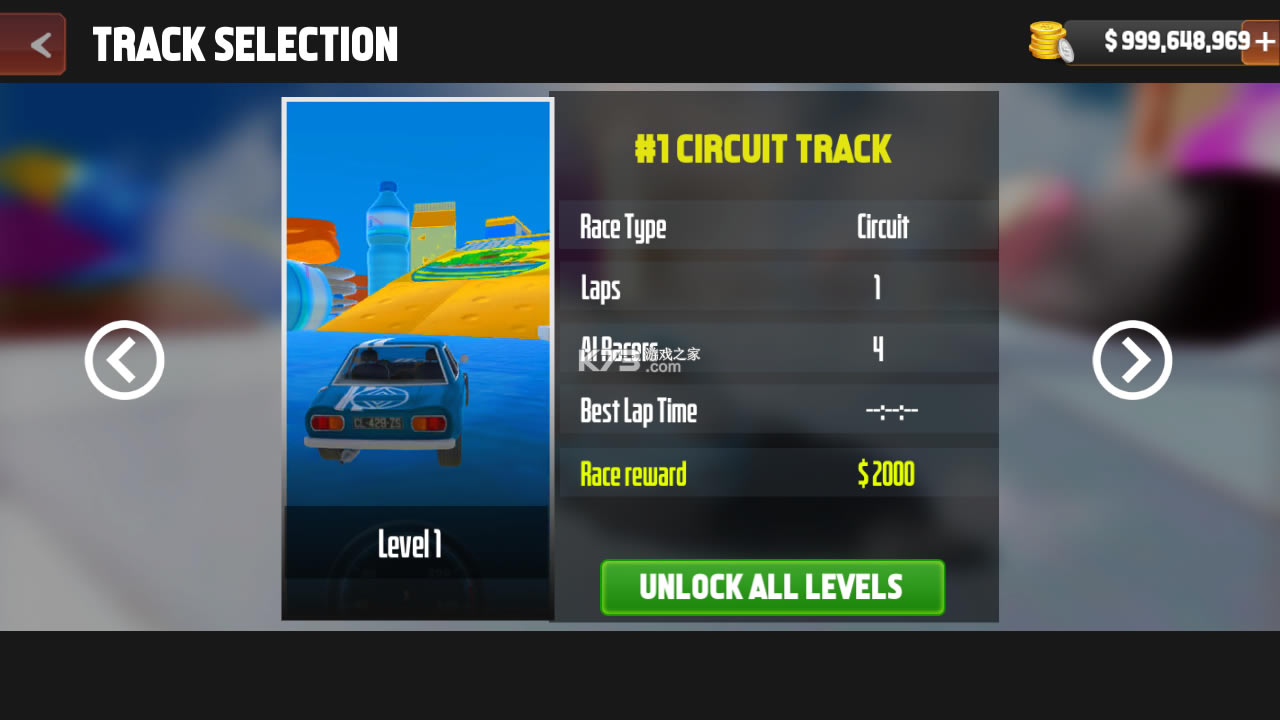The width and height of the screenshot is (1280, 720).
Task: Select the Level 1 track card
Action: pyautogui.click(x=417, y=359)
